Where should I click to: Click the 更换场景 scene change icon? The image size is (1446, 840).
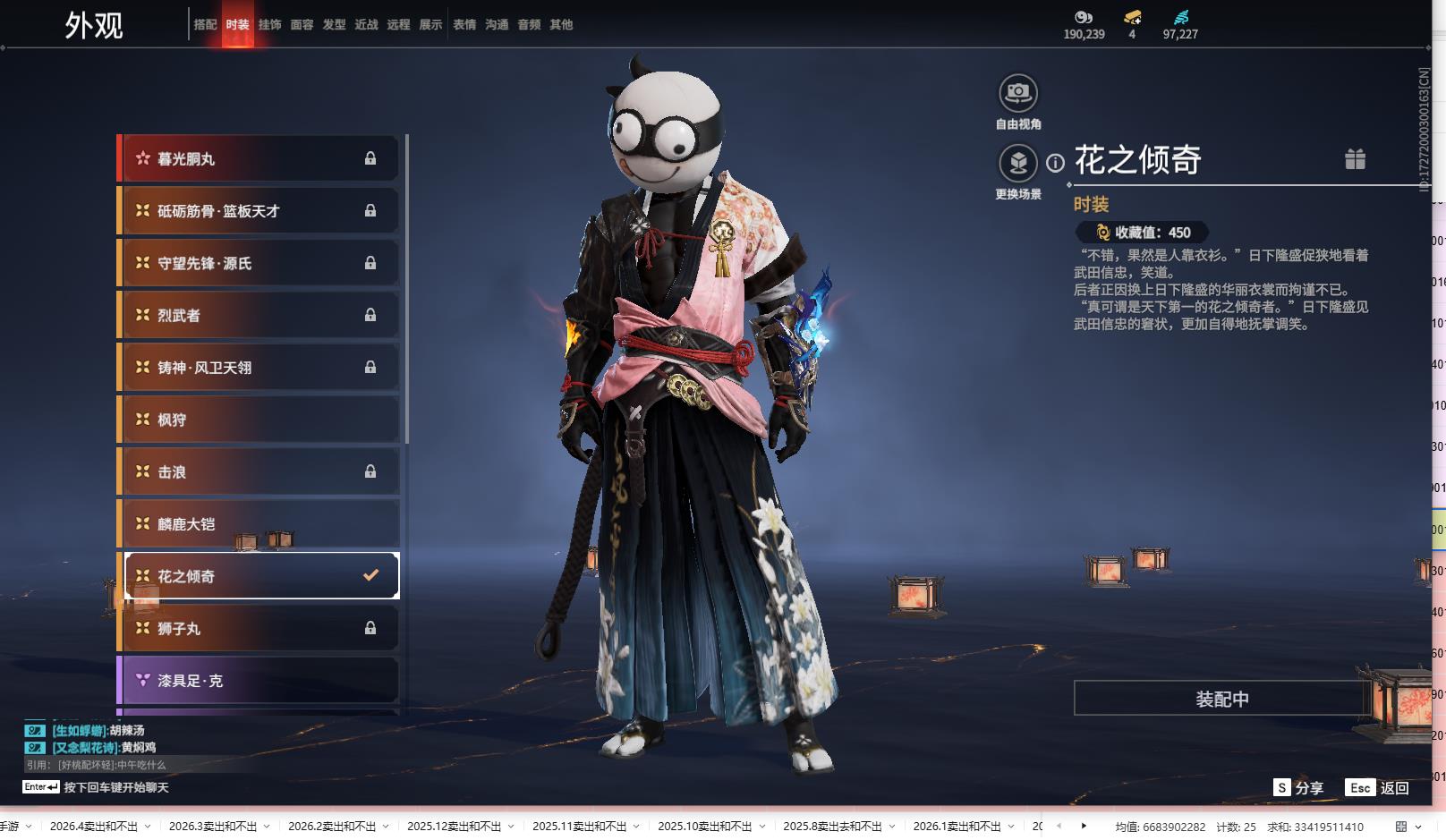pyautogui.click(x=1017, y=164)
